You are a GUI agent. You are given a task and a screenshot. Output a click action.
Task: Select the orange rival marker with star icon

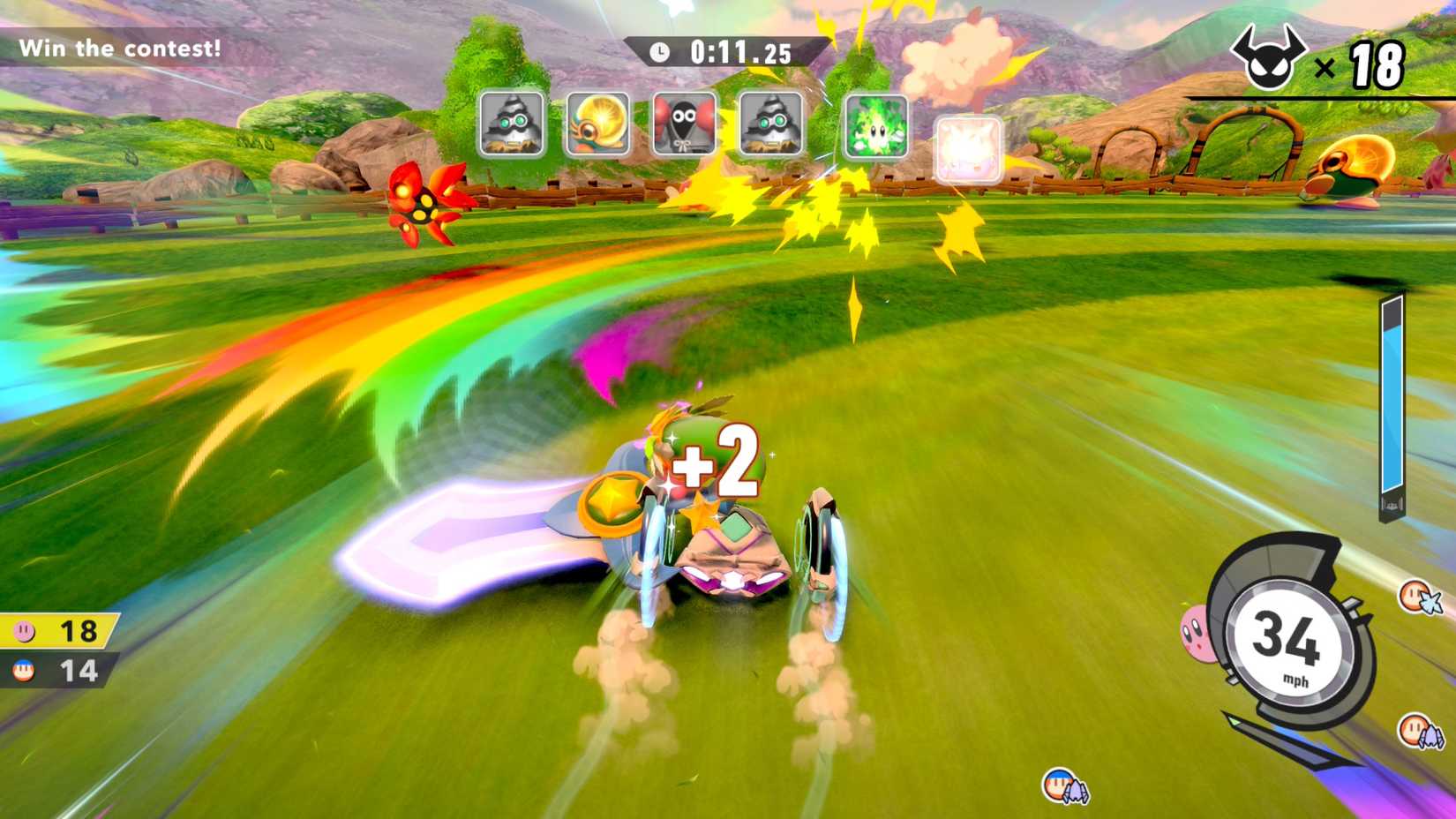click(x=1415, y=596)
